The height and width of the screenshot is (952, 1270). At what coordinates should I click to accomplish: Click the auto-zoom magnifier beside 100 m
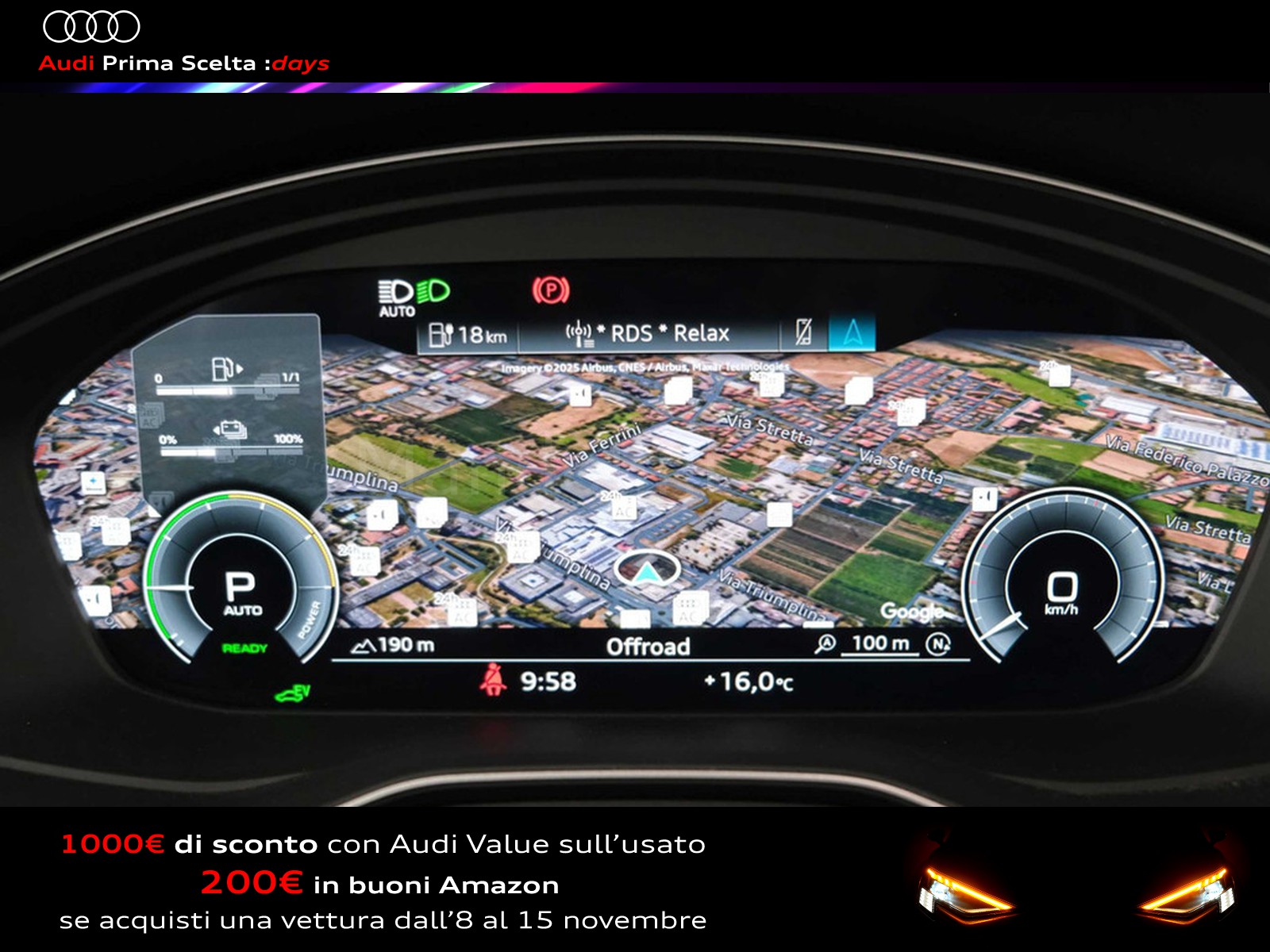click(x=825, y=643)
